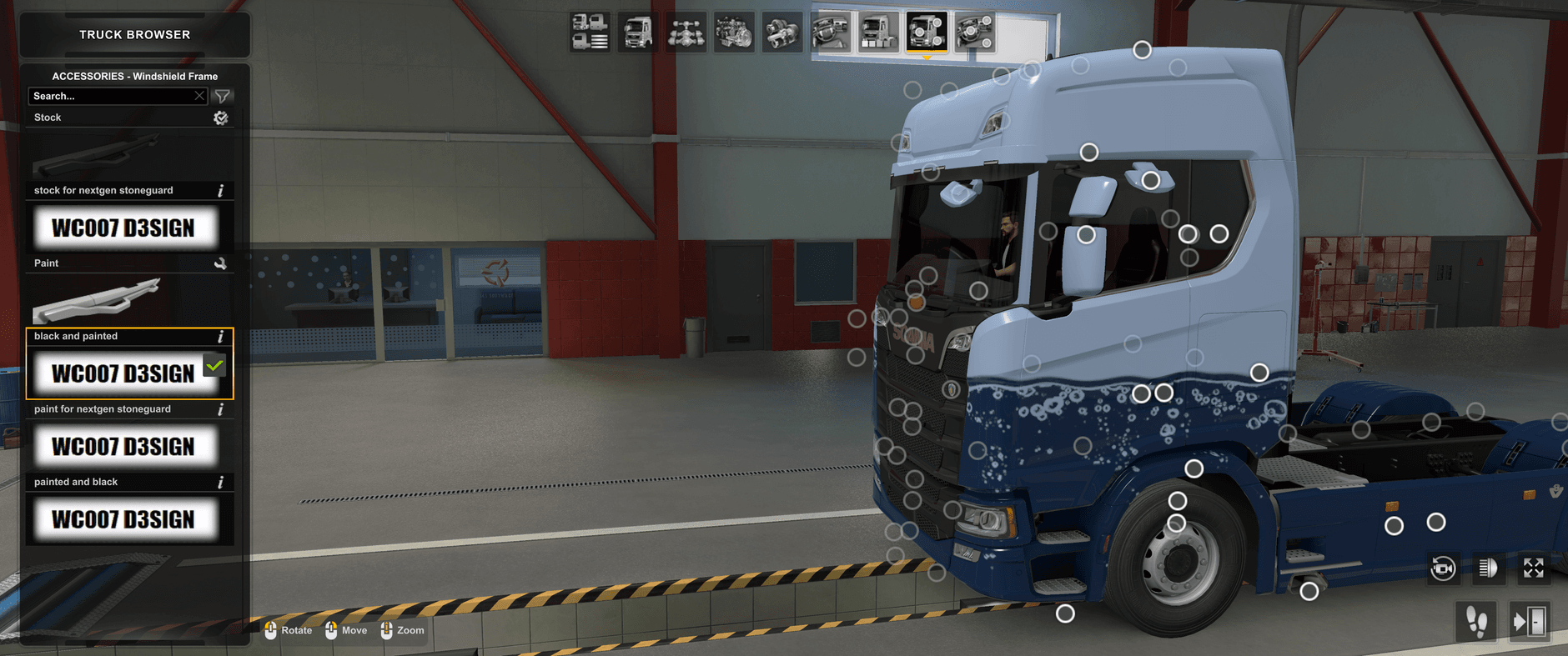Viewport: 1568px width, 656px height.
Task: Toggle the fullscreen view icon
Action: point(1535,570)
